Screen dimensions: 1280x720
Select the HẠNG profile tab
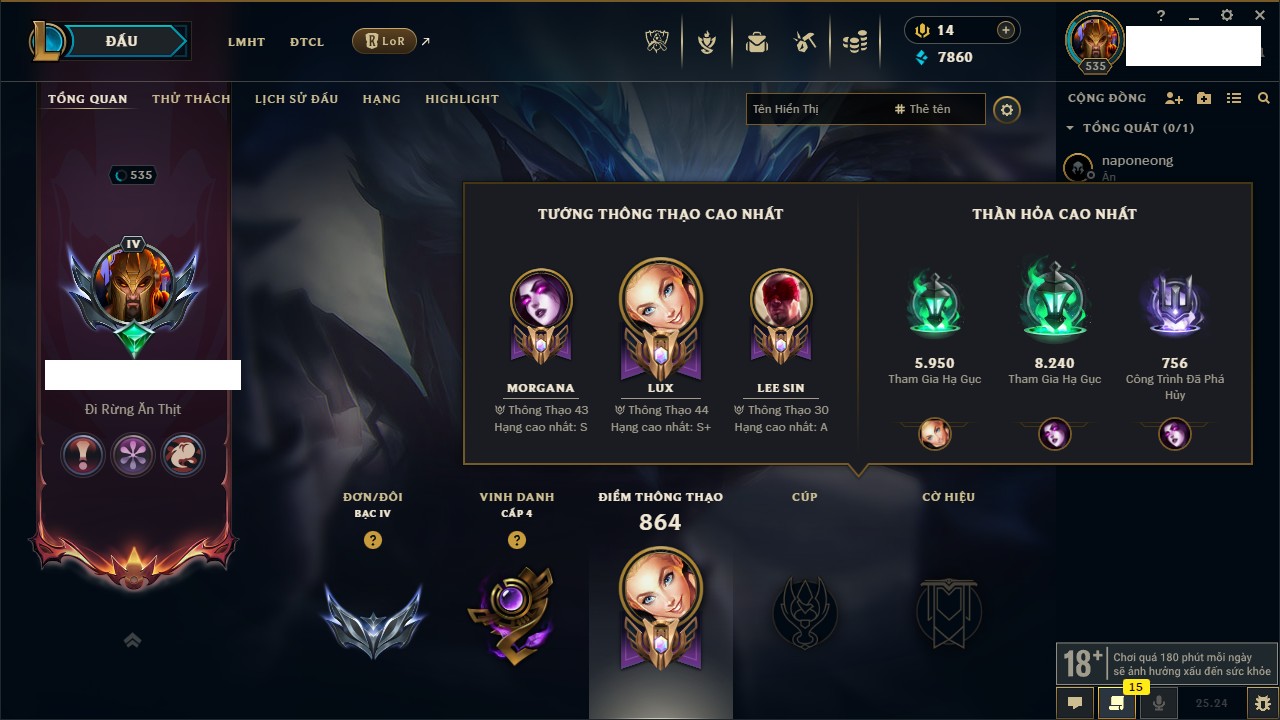pyautogui.click(x=381, y=99)
